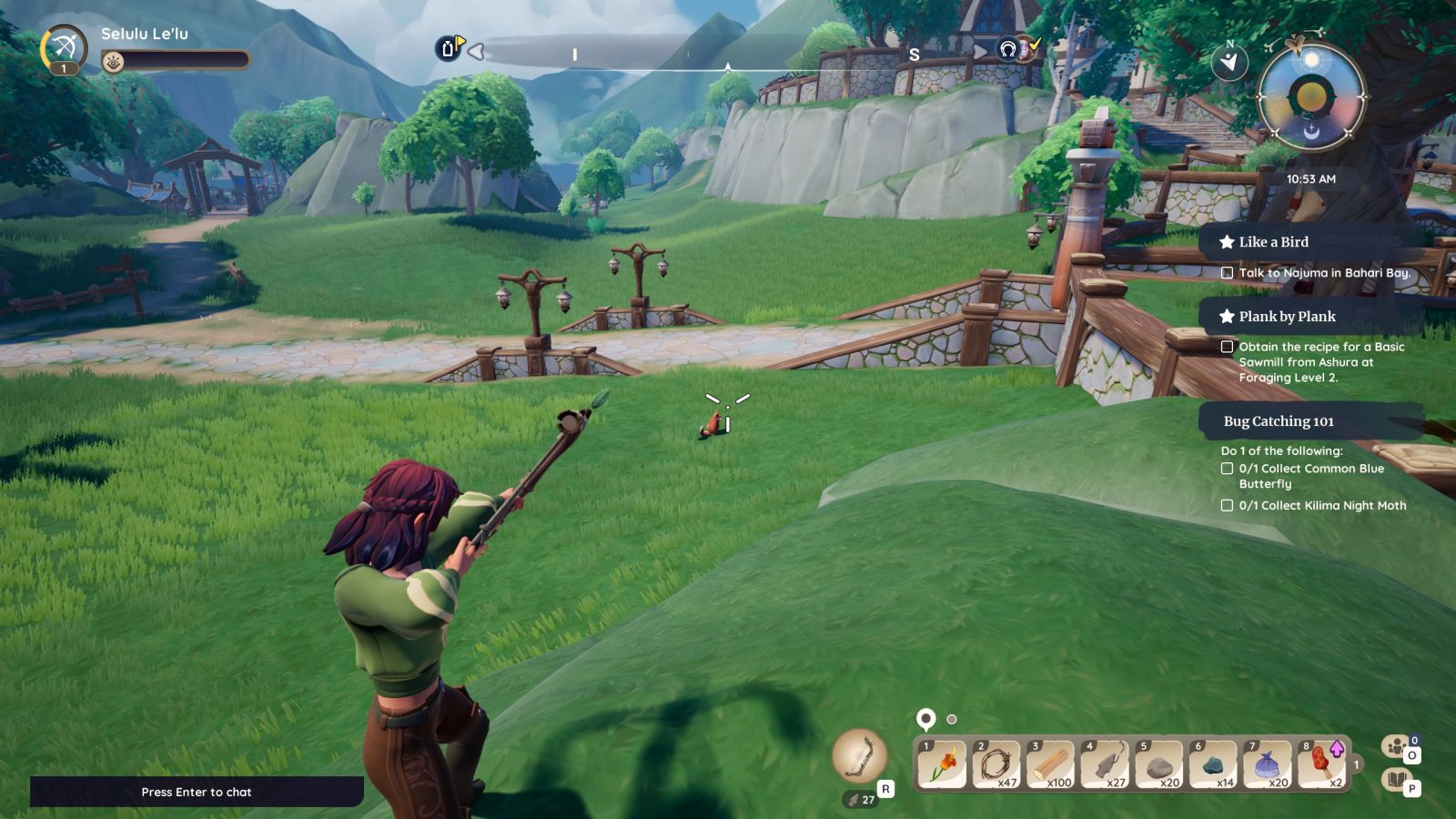Click the north compass arrow icon
This screenshot has width=1456, height=819.
1229,61
